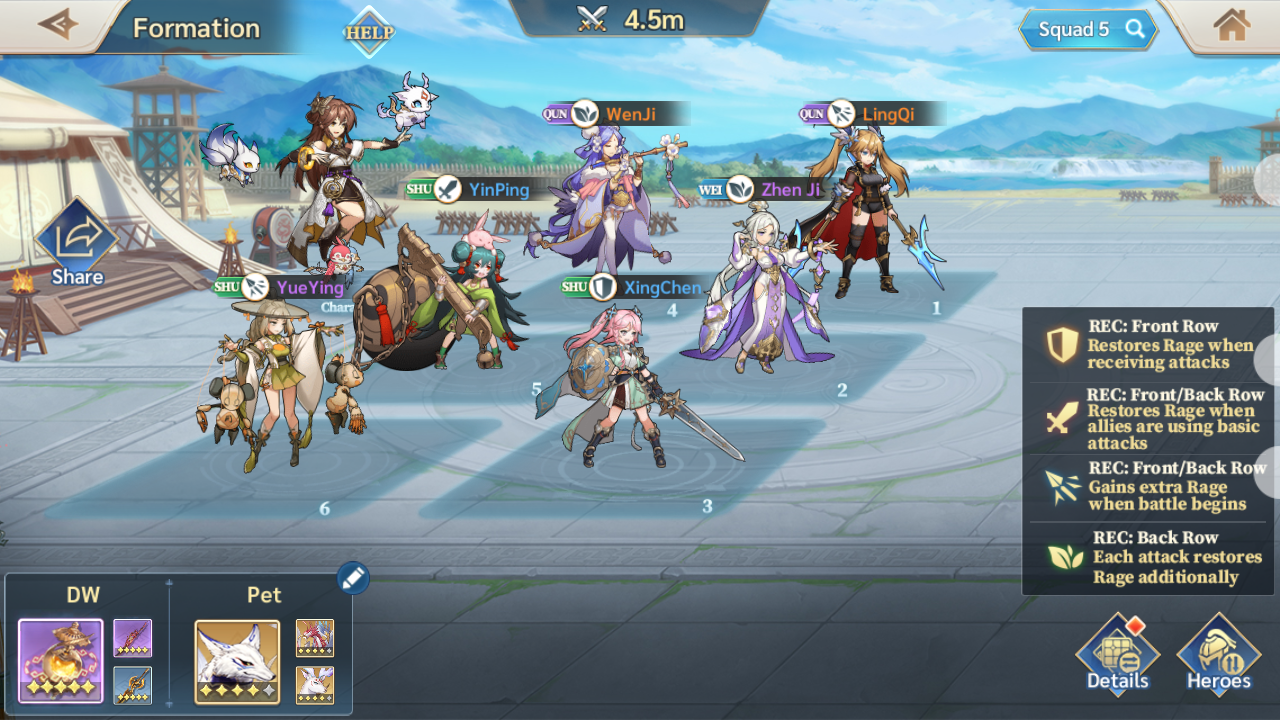Open the Squad 5 selector
Image resolution: width=1280 pixels, height=720 pixels.
coord(1088,30)
